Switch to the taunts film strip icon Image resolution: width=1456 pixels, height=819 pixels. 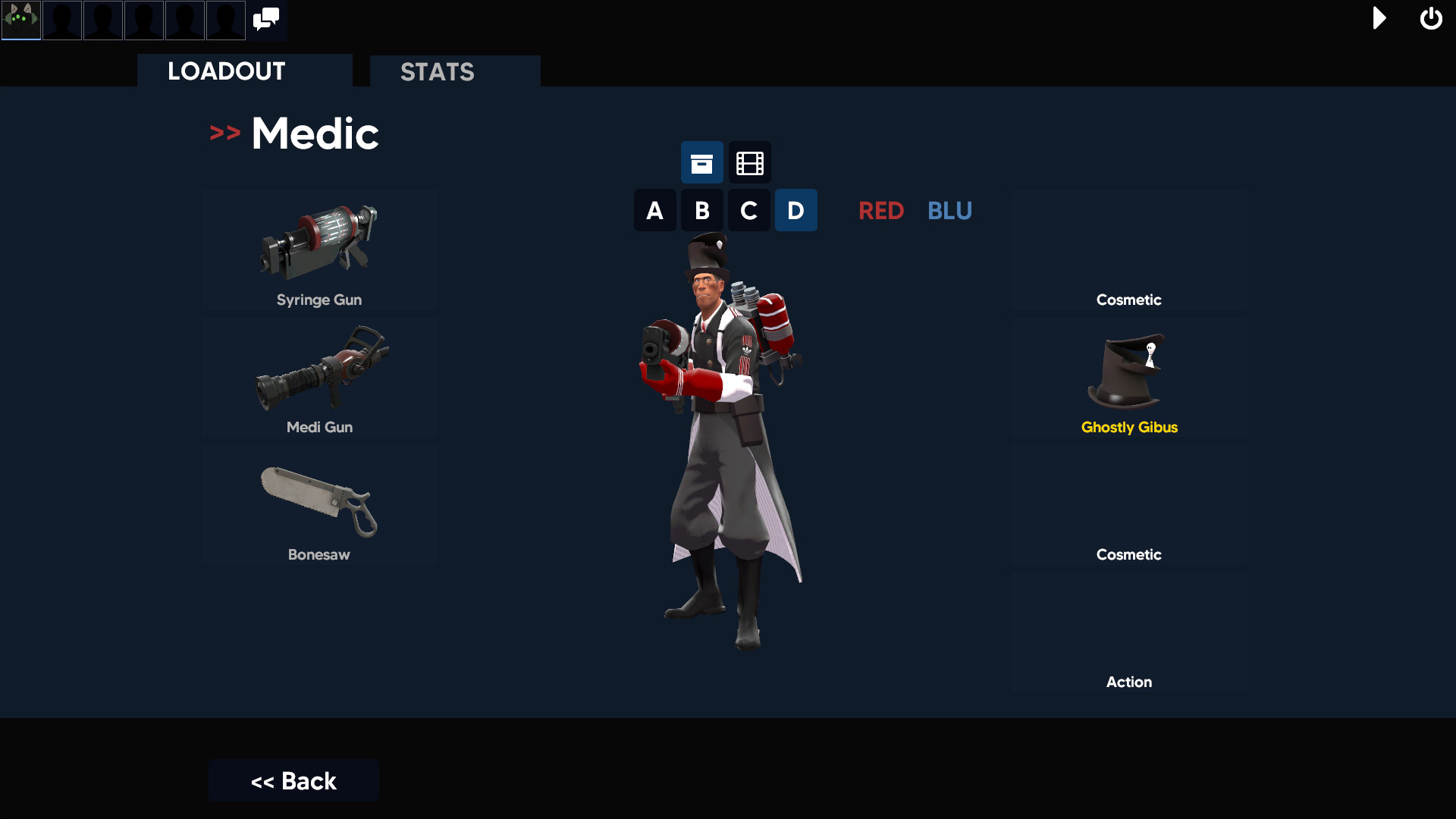[748, 162]
